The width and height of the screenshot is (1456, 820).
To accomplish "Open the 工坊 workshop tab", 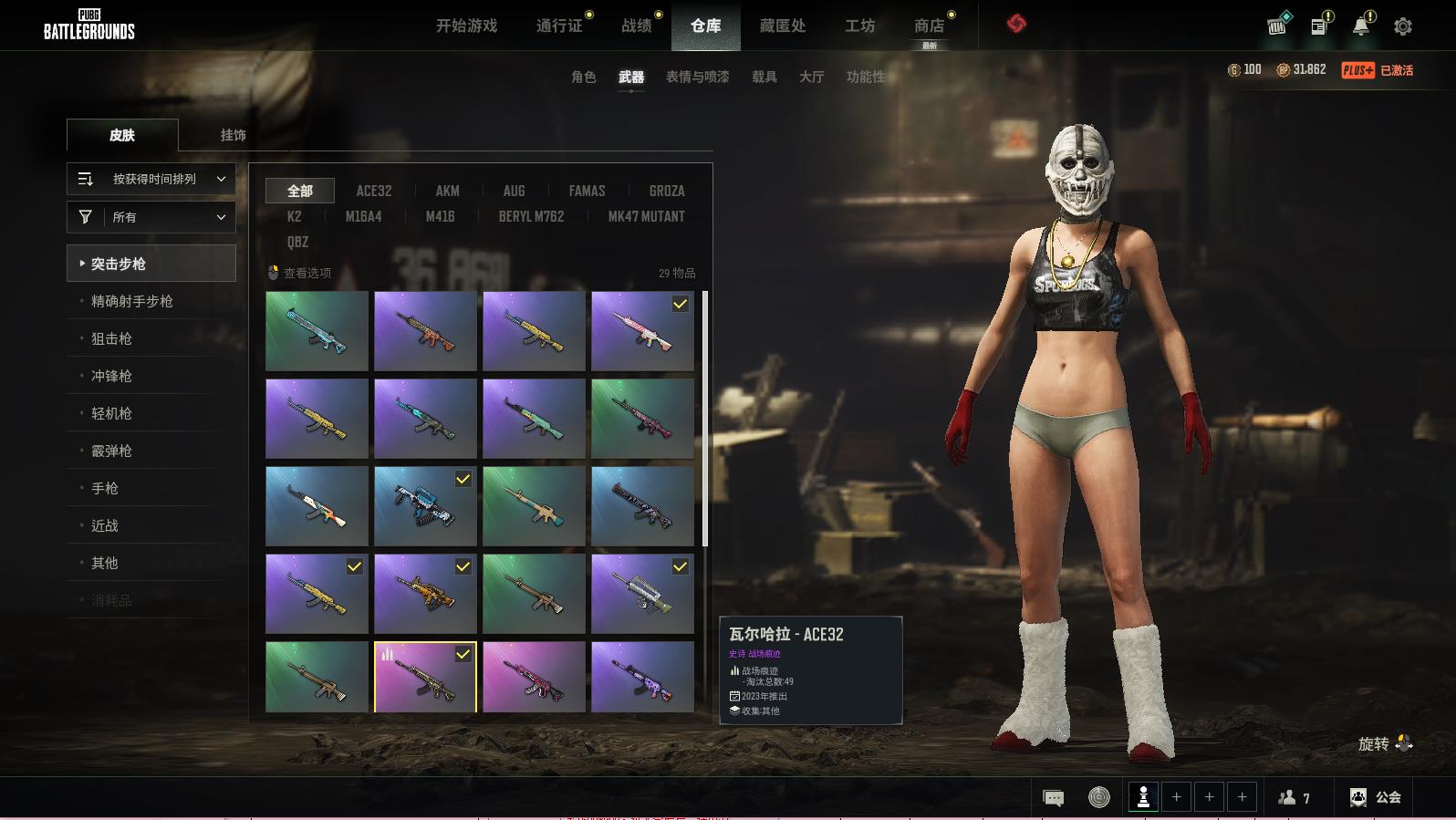I will [859, 26].
